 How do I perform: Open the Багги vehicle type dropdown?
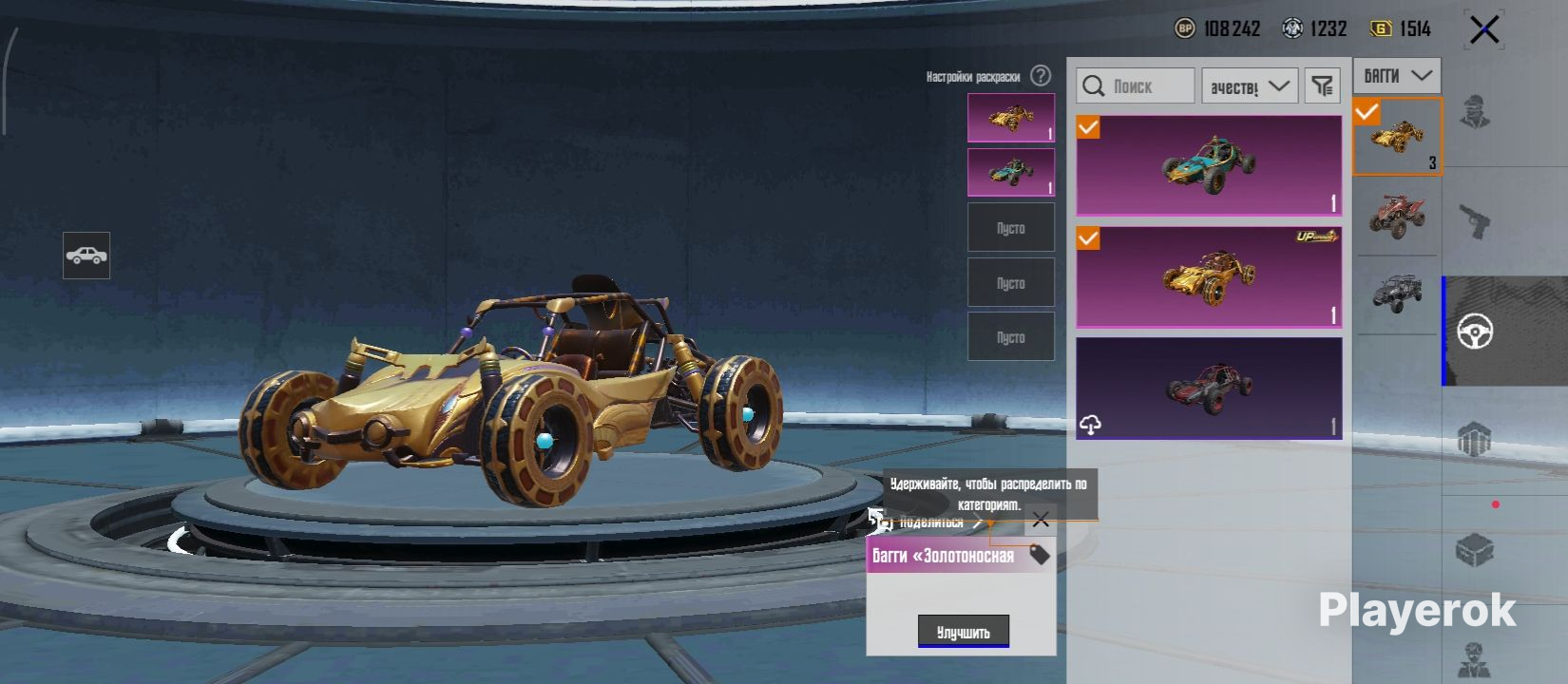(x=1397, y=76)
